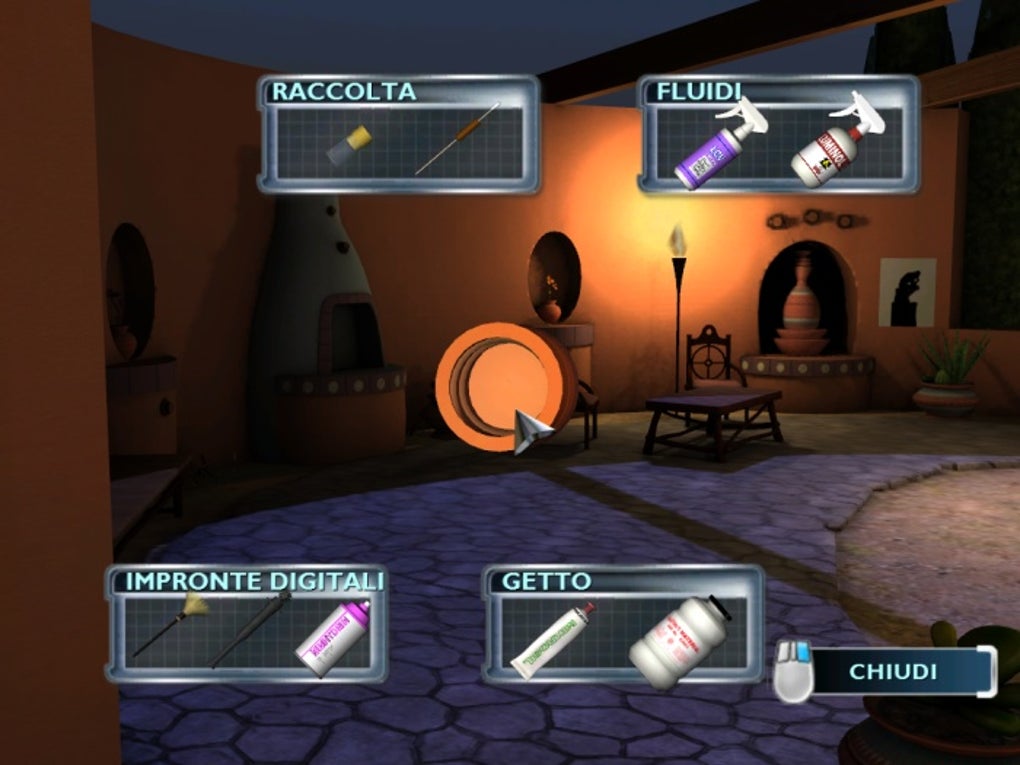The image size is (1020, 765).
Task: Pick the thin orange-handled probe in Raccolta
Action: click(457, 139)
